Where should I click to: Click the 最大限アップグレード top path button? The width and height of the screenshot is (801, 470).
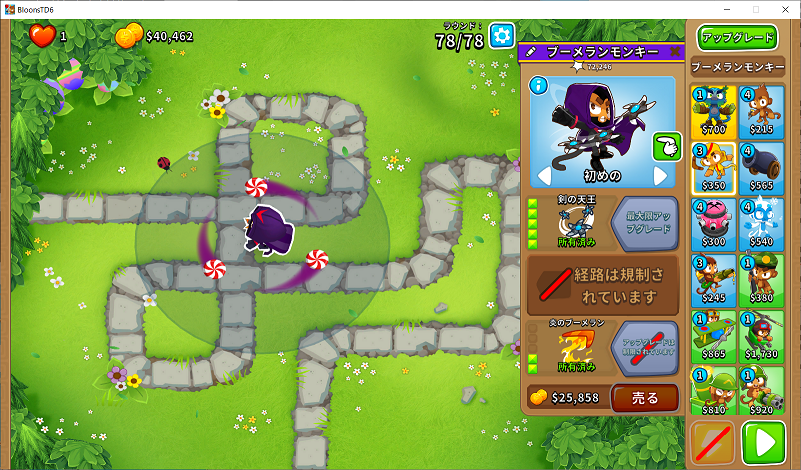pyautogui.click(x=644, y=221)
